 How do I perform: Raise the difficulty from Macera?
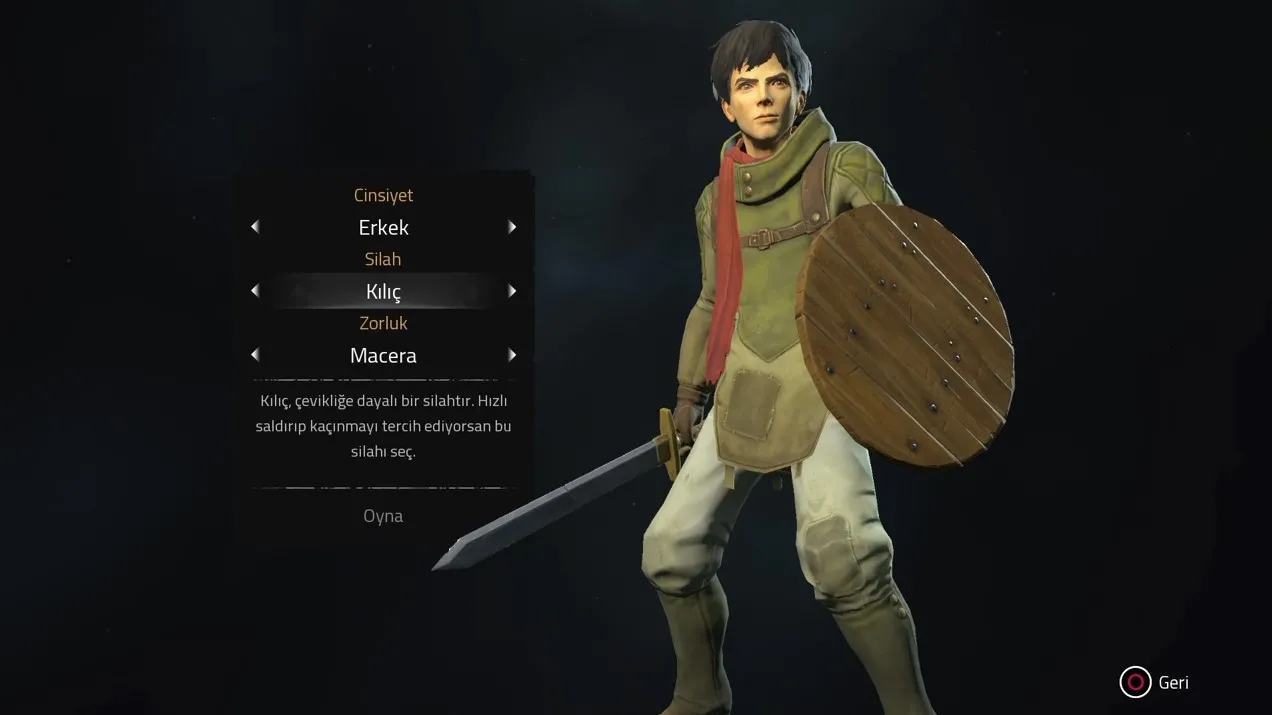(x=512, y=355)
